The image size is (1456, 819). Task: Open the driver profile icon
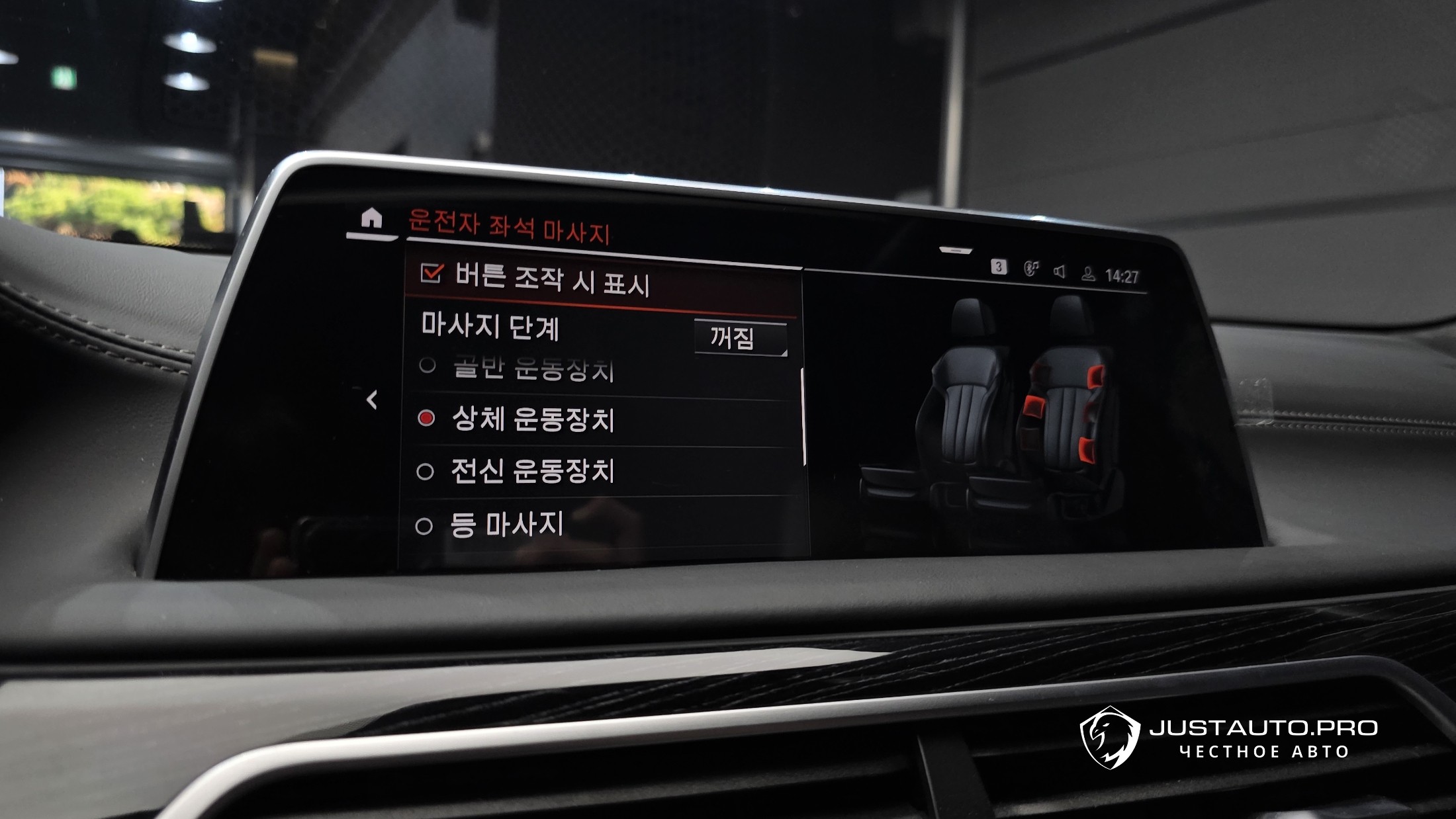1088,274
